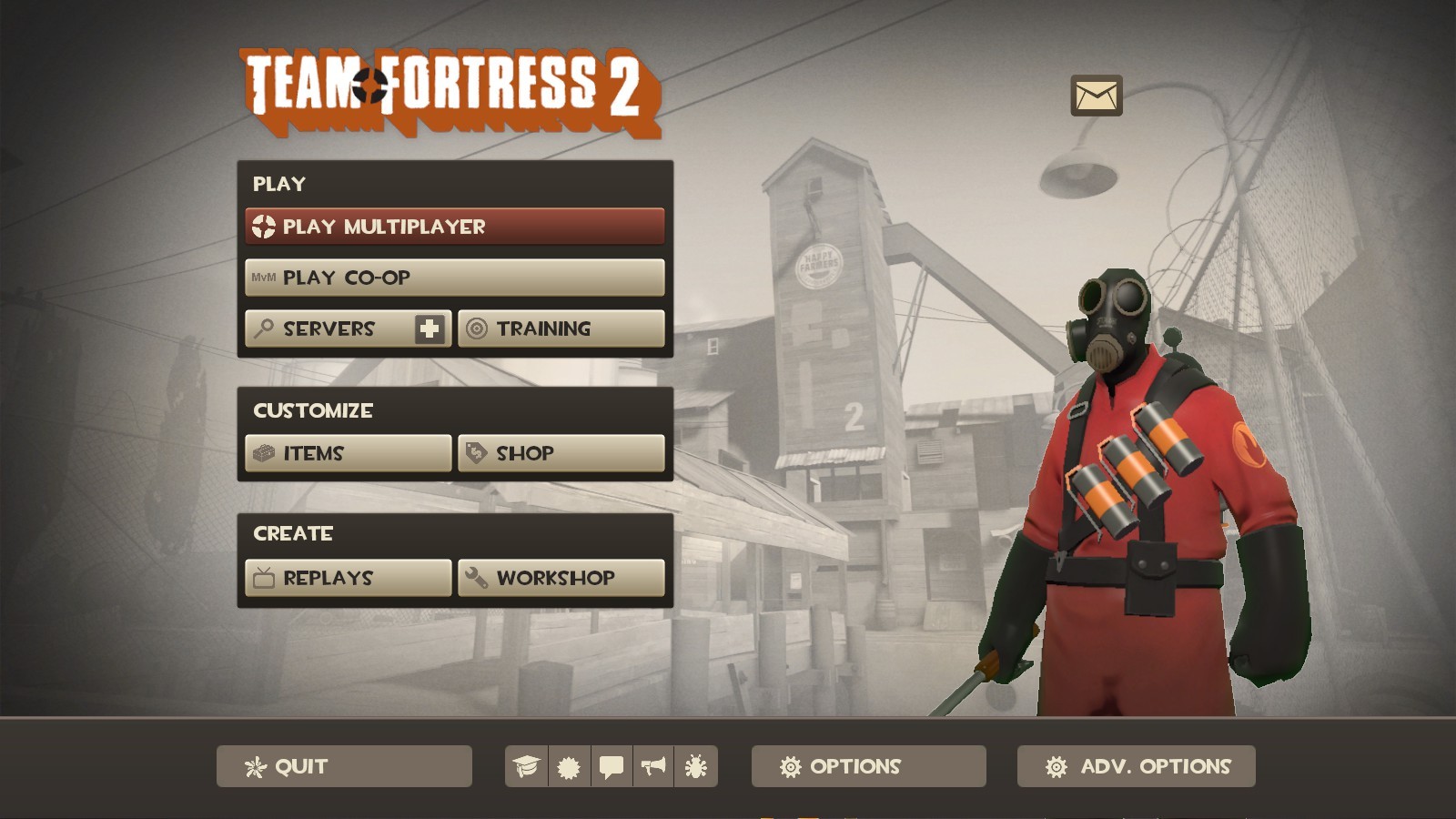Open the speech bubble comments icon
The image size is (1456, 819).
point(611,766)
